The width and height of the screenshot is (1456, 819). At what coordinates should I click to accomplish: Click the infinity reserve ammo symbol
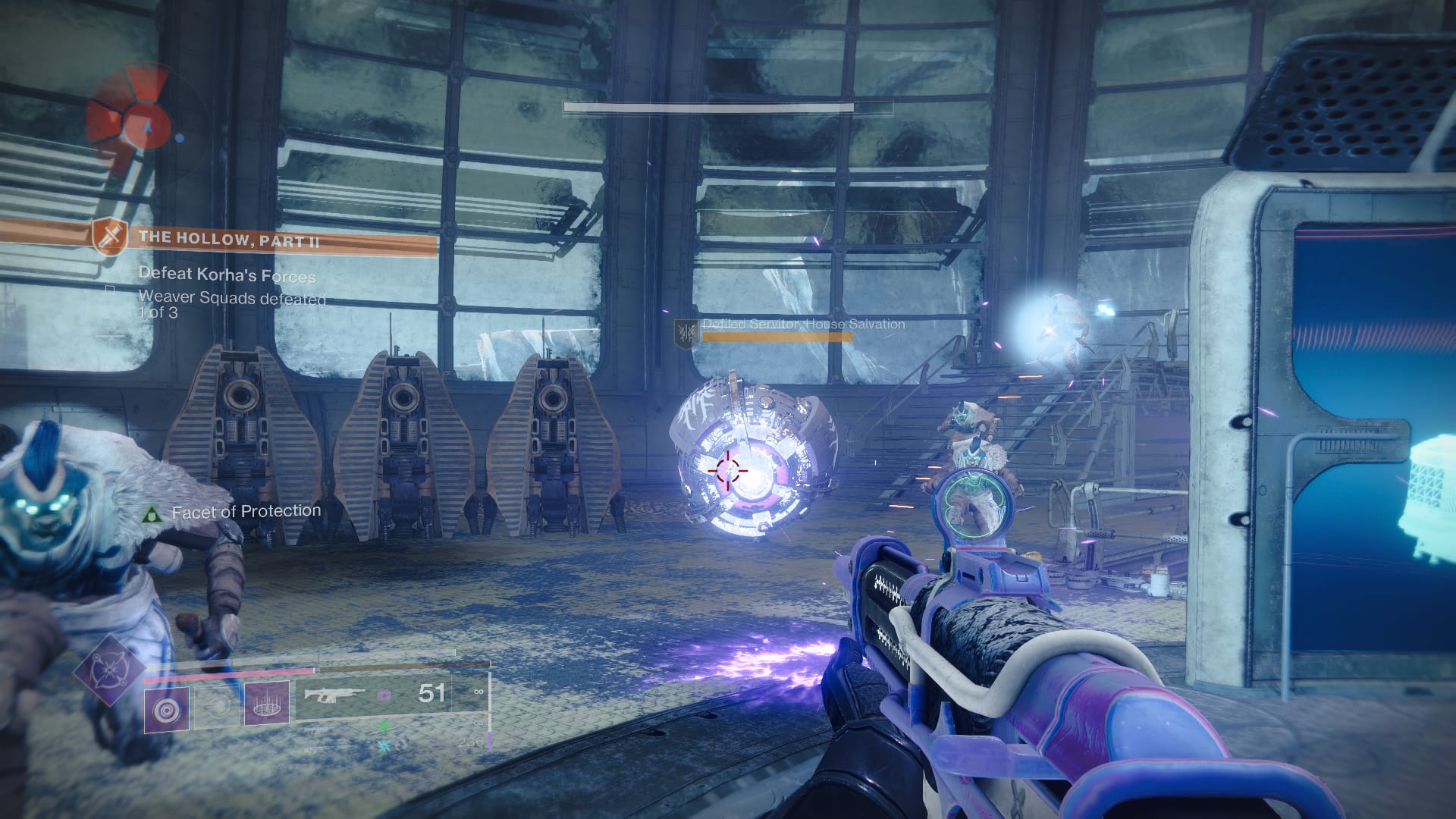click(x=479, y=692)
